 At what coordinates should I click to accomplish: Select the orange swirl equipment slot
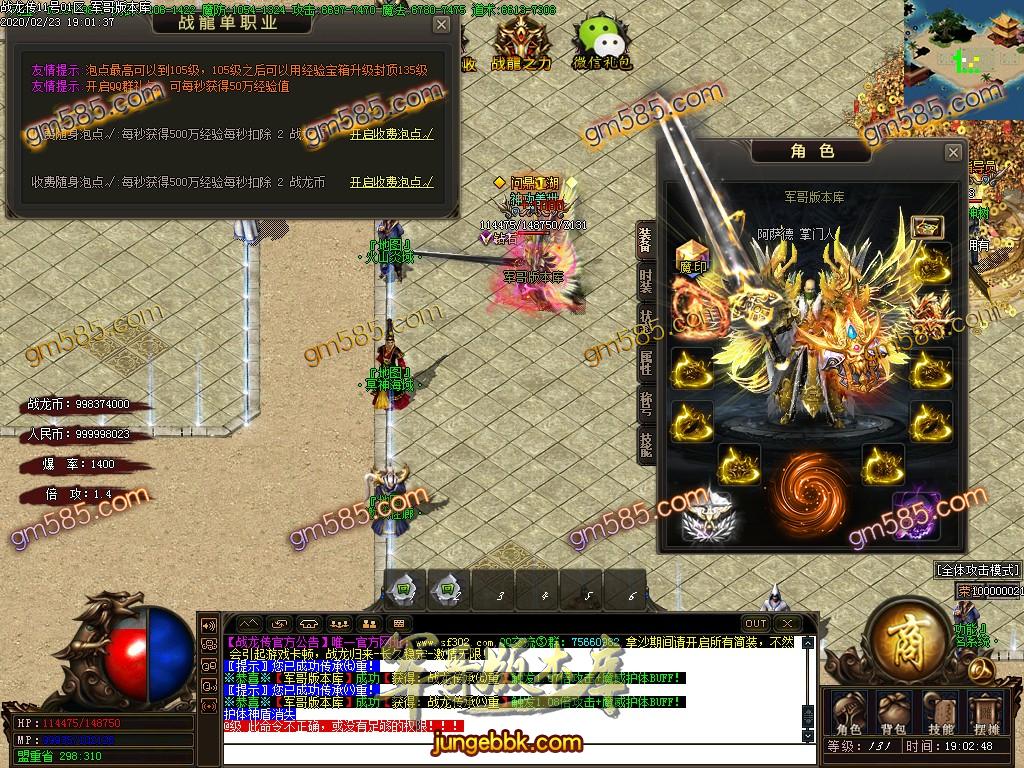pos(812,487)
